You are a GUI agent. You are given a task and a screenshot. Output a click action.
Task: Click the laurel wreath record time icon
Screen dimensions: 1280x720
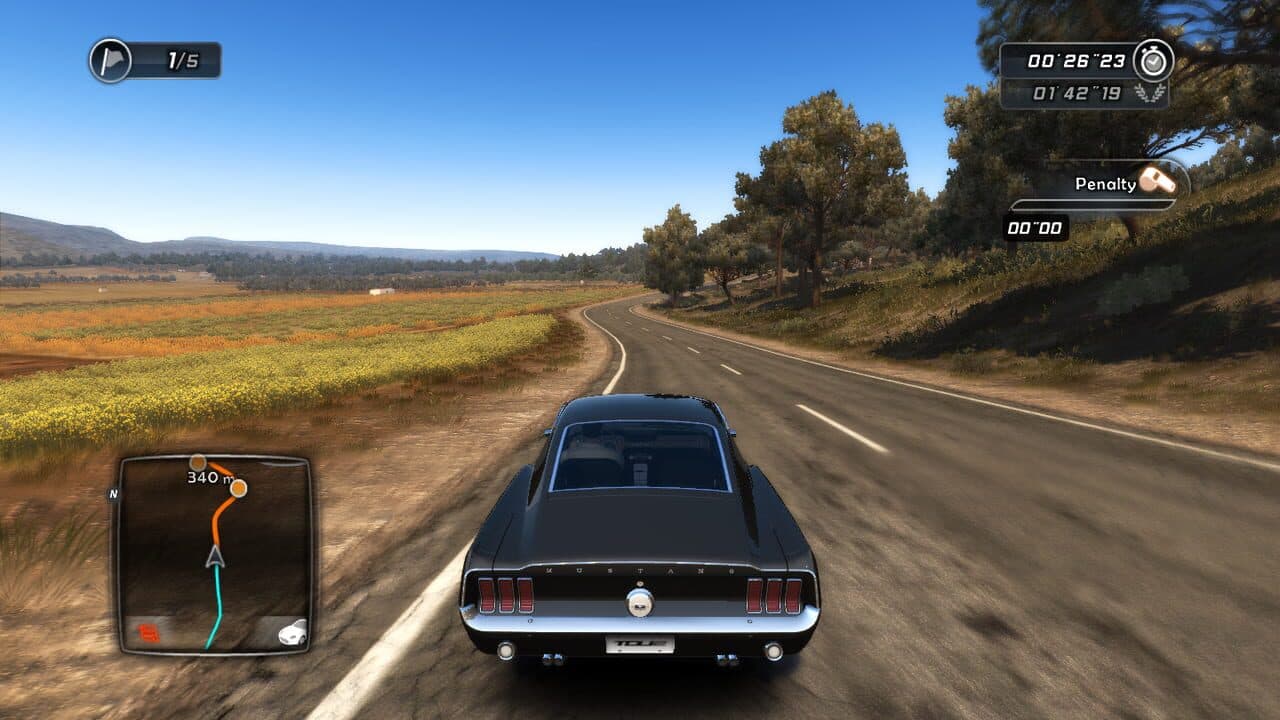[x=1150, y=92]
